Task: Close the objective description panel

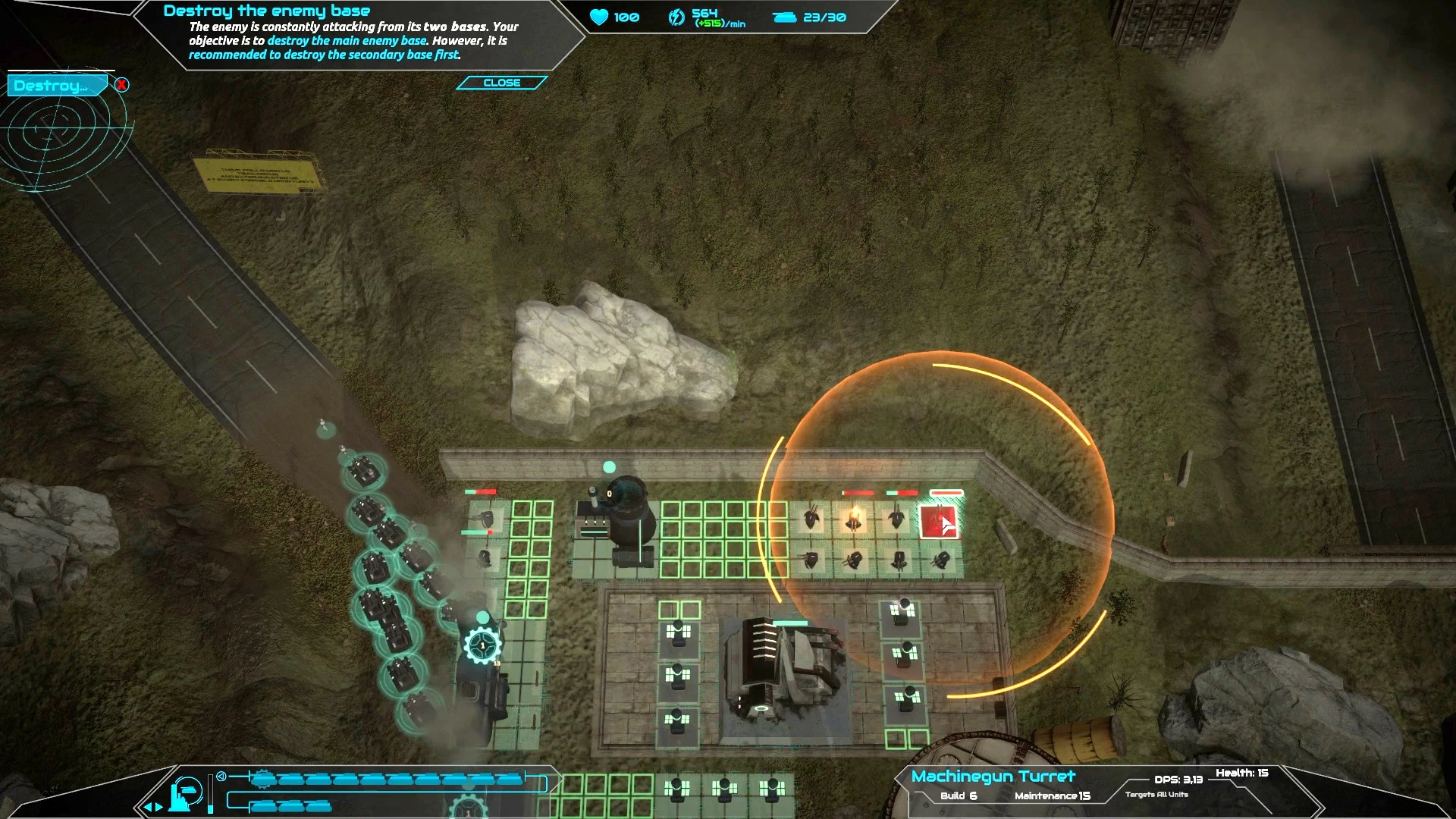Action: pyautogui.click(x=501, y=83)
